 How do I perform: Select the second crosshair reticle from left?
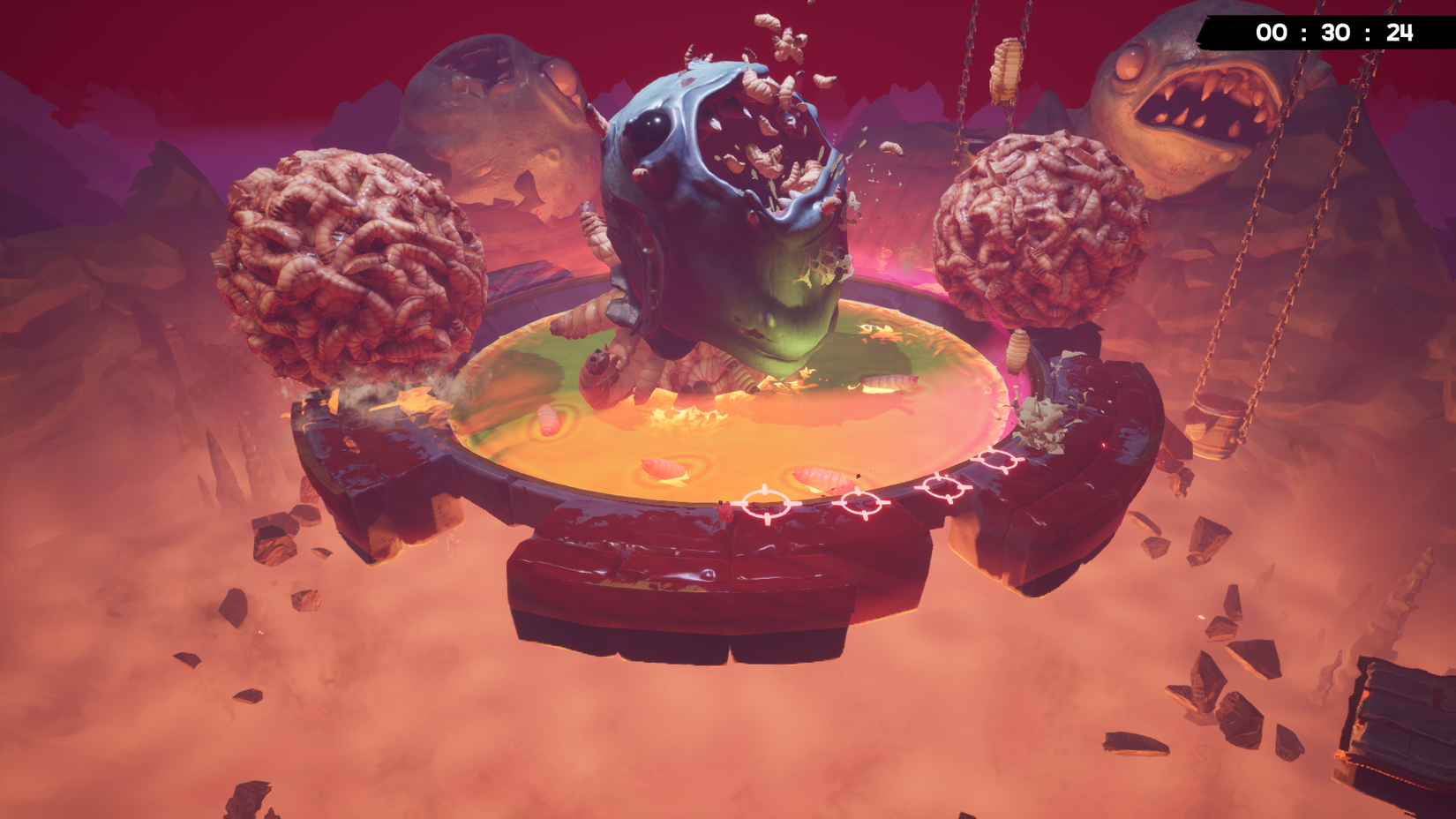[x=859, y=502]
